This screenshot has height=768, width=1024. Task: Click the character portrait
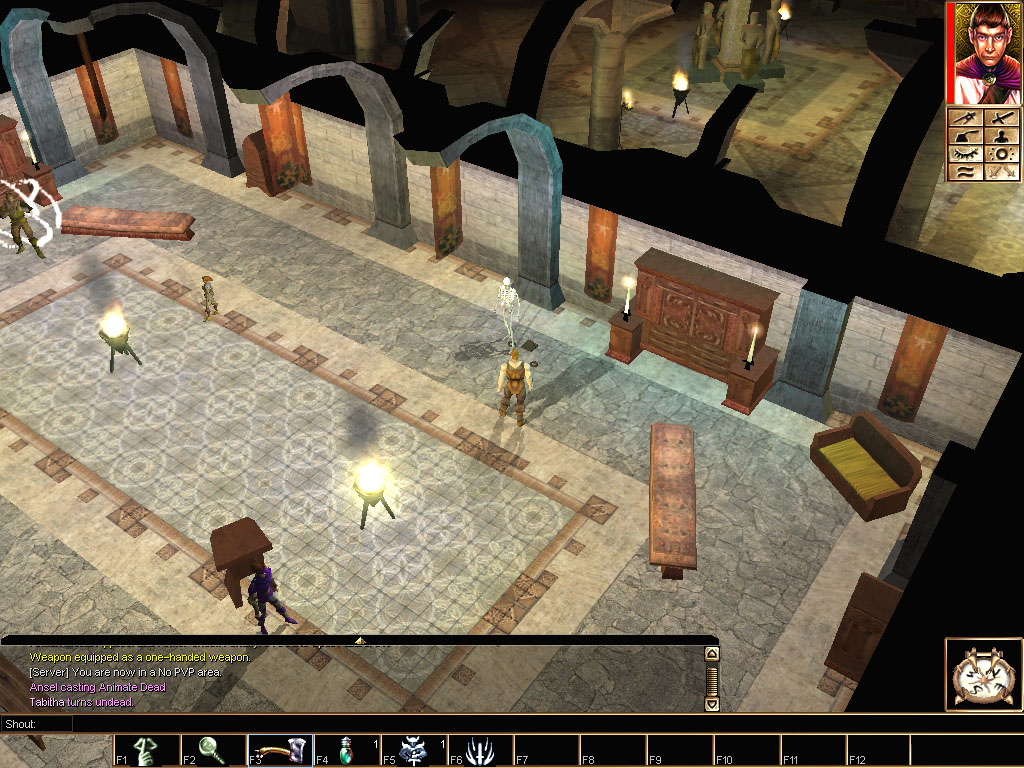click(983, 54)
